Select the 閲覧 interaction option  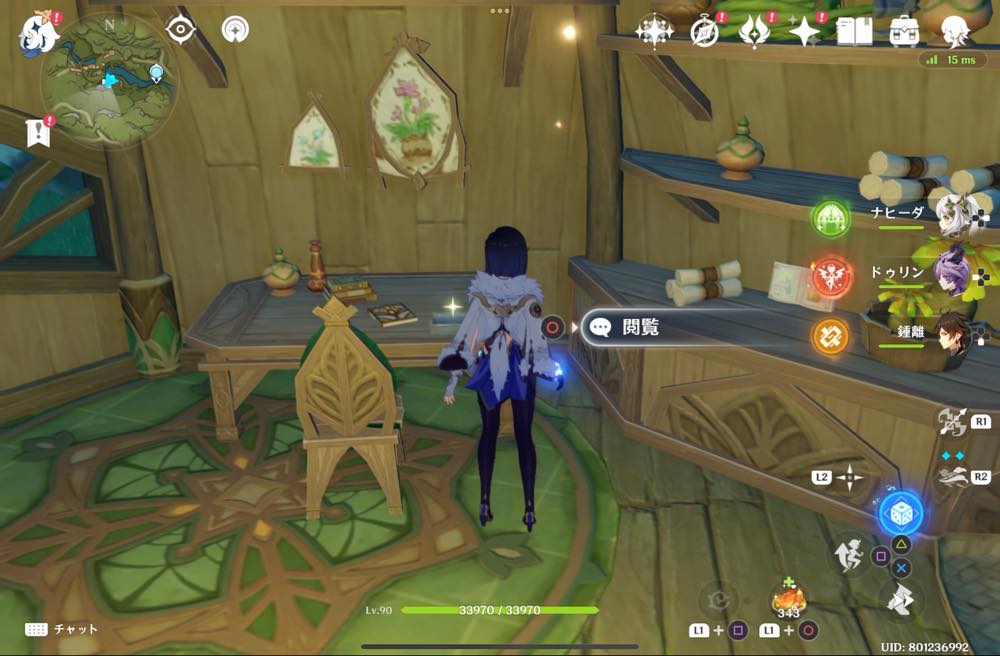(640, 327)
